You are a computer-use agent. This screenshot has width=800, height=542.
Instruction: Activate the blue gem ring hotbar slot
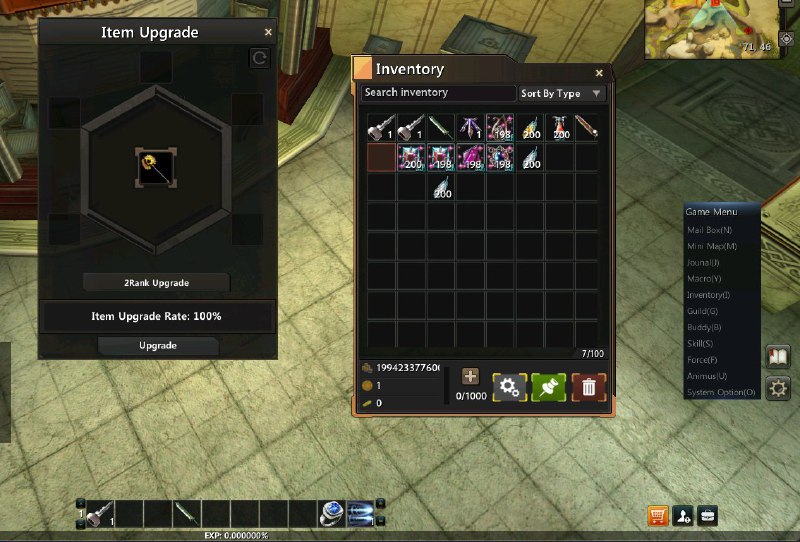[332, 513]
